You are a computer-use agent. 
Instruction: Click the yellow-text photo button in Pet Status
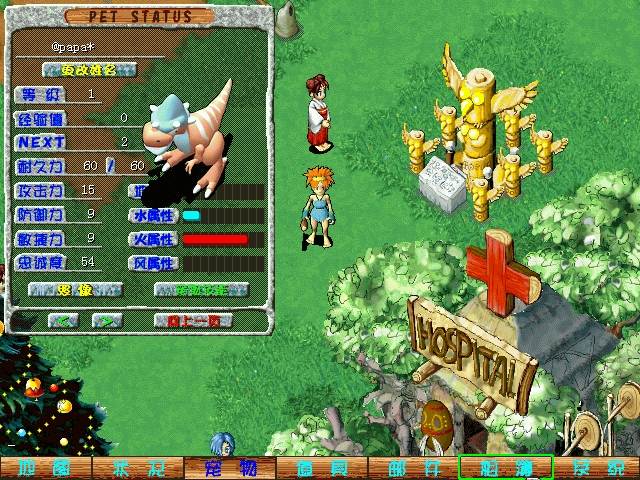pos(75,290)
